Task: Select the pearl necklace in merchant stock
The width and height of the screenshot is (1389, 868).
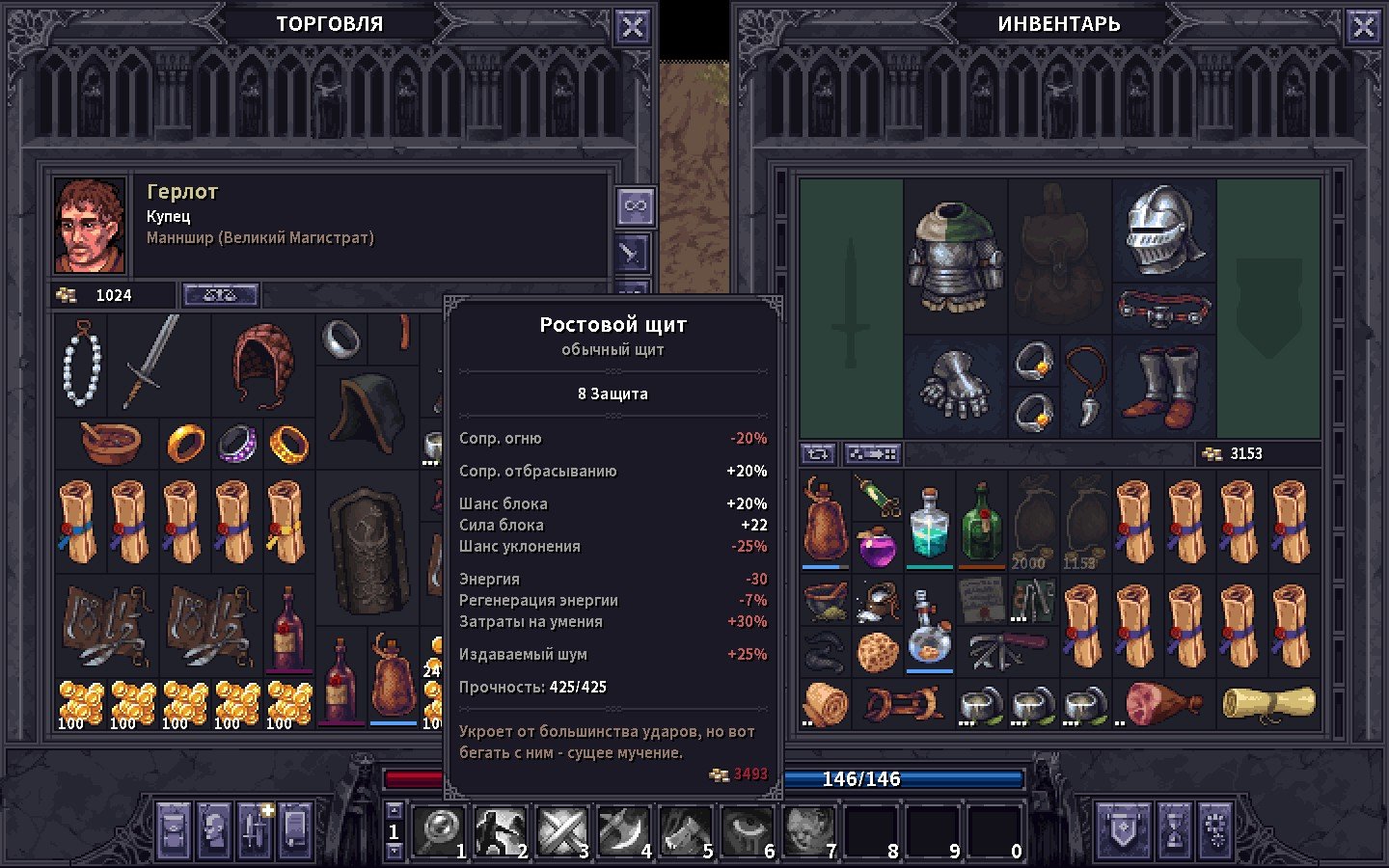Action: tap(81, 365)
